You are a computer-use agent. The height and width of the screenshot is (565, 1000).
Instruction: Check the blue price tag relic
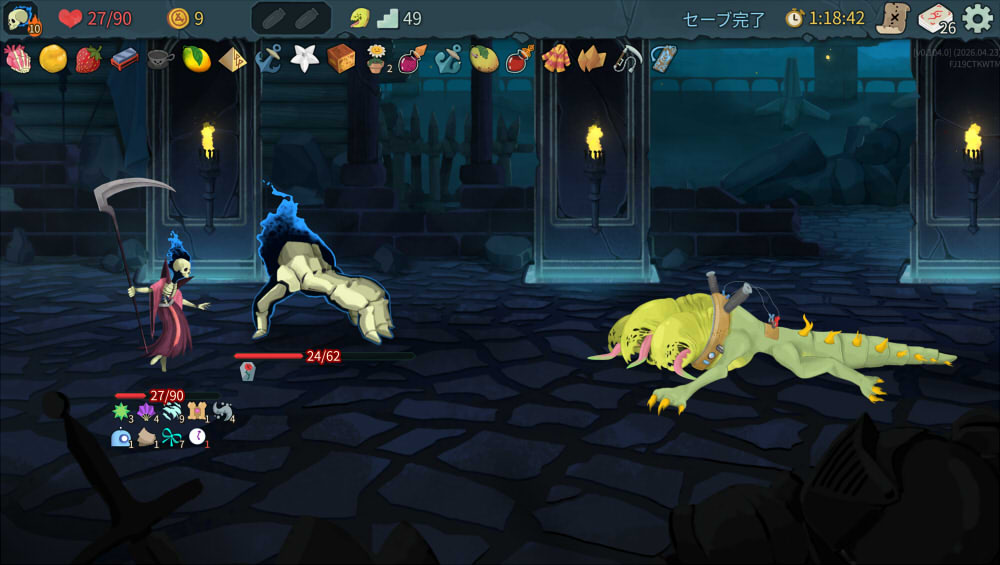[663, 59]
